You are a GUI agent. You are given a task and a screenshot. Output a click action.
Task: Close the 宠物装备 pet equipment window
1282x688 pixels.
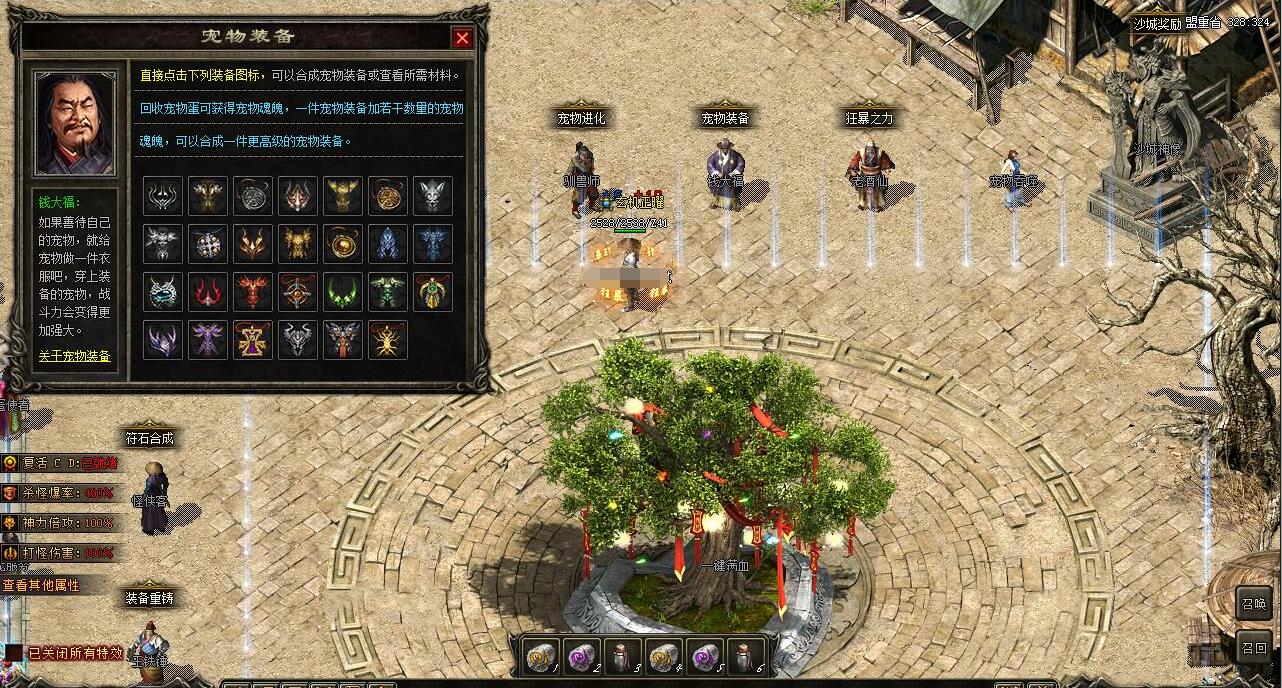(x=462, y=38)
